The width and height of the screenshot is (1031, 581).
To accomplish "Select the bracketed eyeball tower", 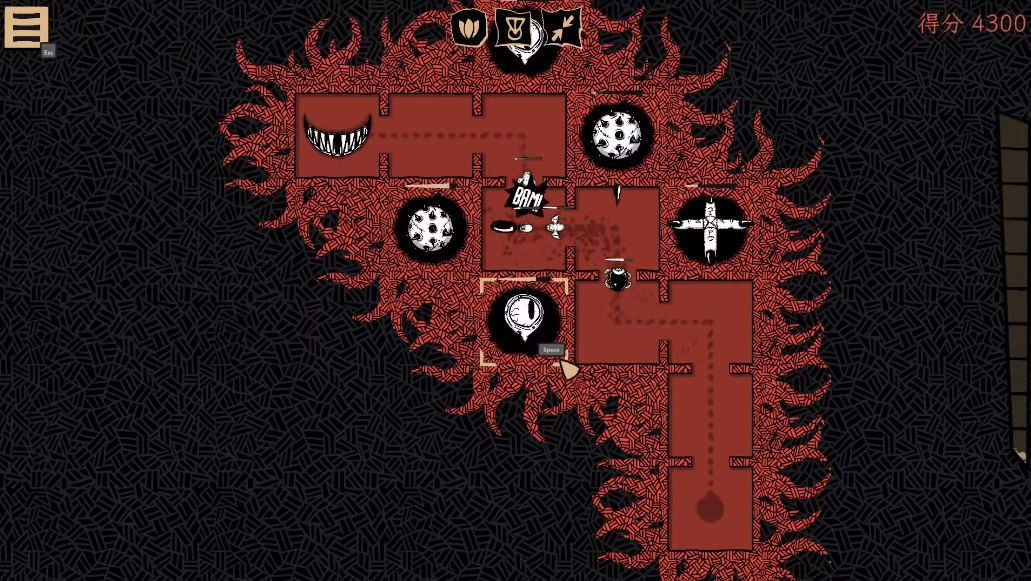I will 524,318.
